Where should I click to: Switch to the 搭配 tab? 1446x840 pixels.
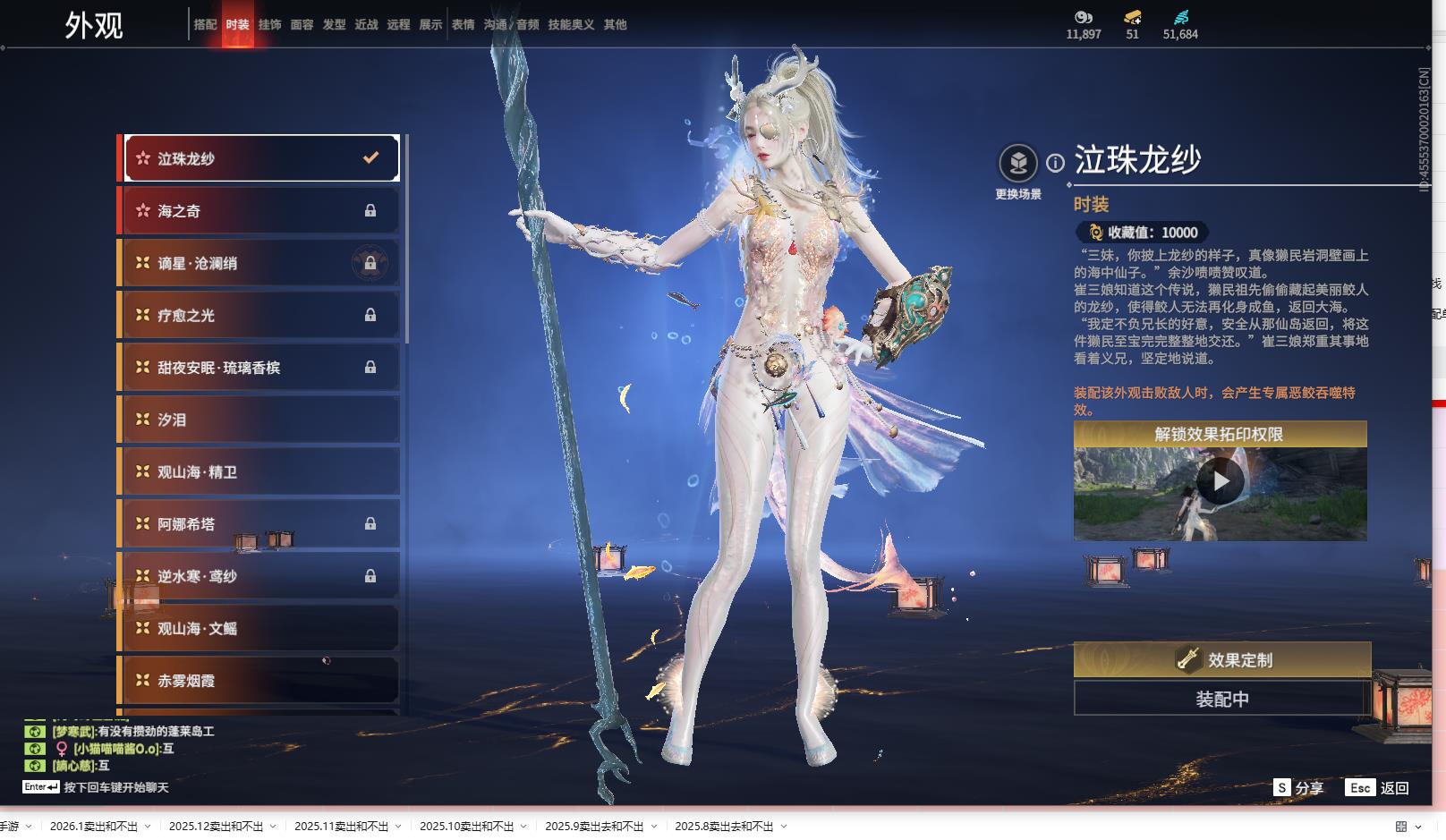(x=205, y=25)
